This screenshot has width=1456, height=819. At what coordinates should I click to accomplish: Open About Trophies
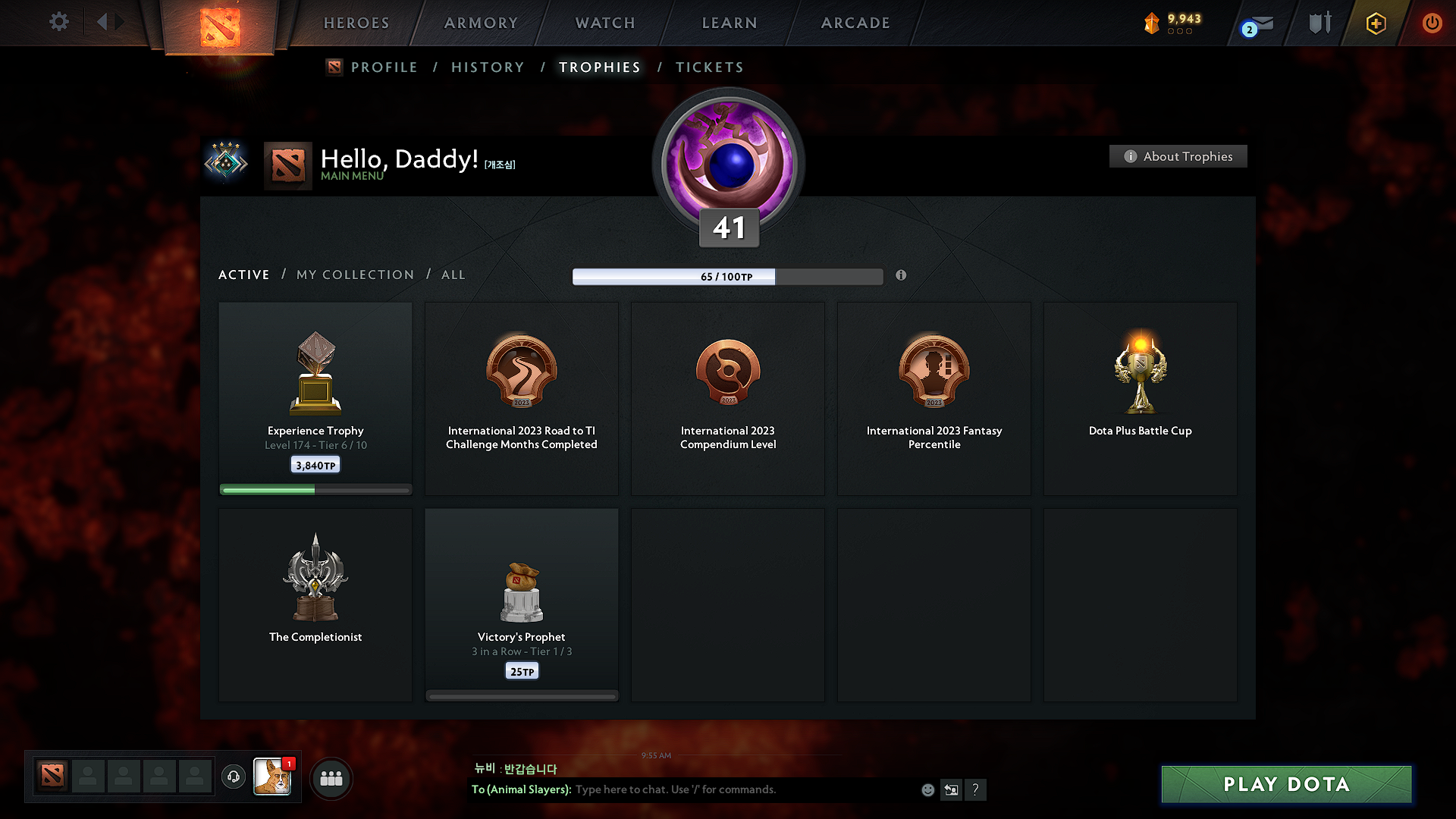(x=1178, y=156)
